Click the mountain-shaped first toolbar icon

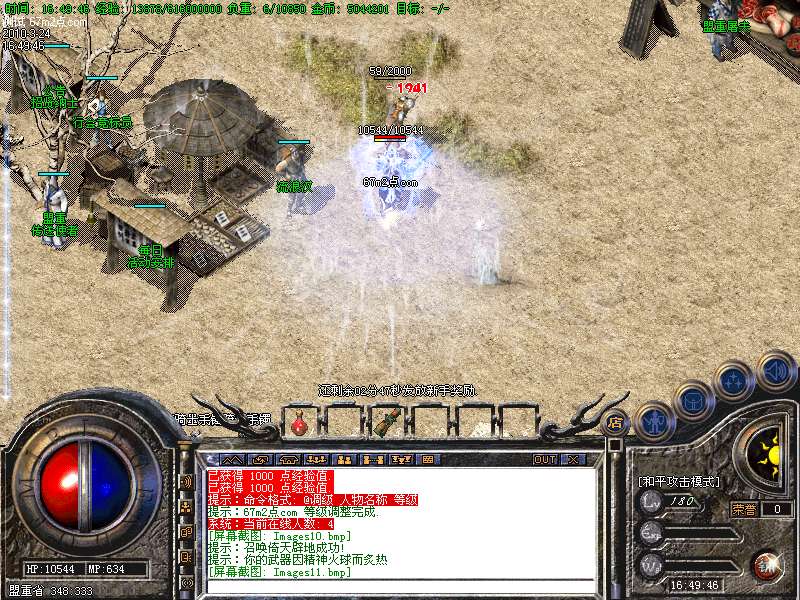(233, 459)
